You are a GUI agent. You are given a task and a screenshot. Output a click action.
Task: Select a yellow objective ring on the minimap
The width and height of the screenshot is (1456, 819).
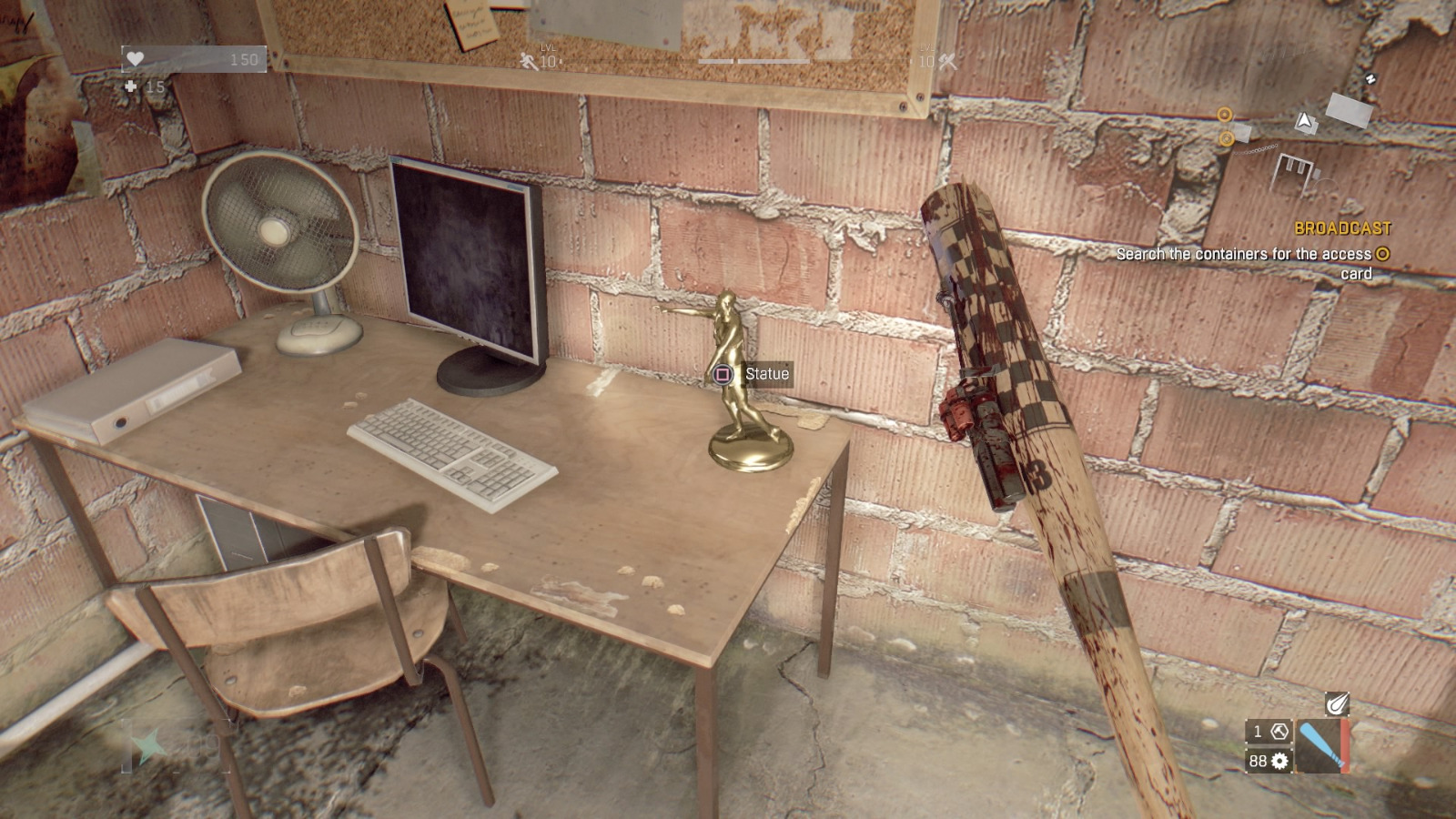(x=1226, y=115)
